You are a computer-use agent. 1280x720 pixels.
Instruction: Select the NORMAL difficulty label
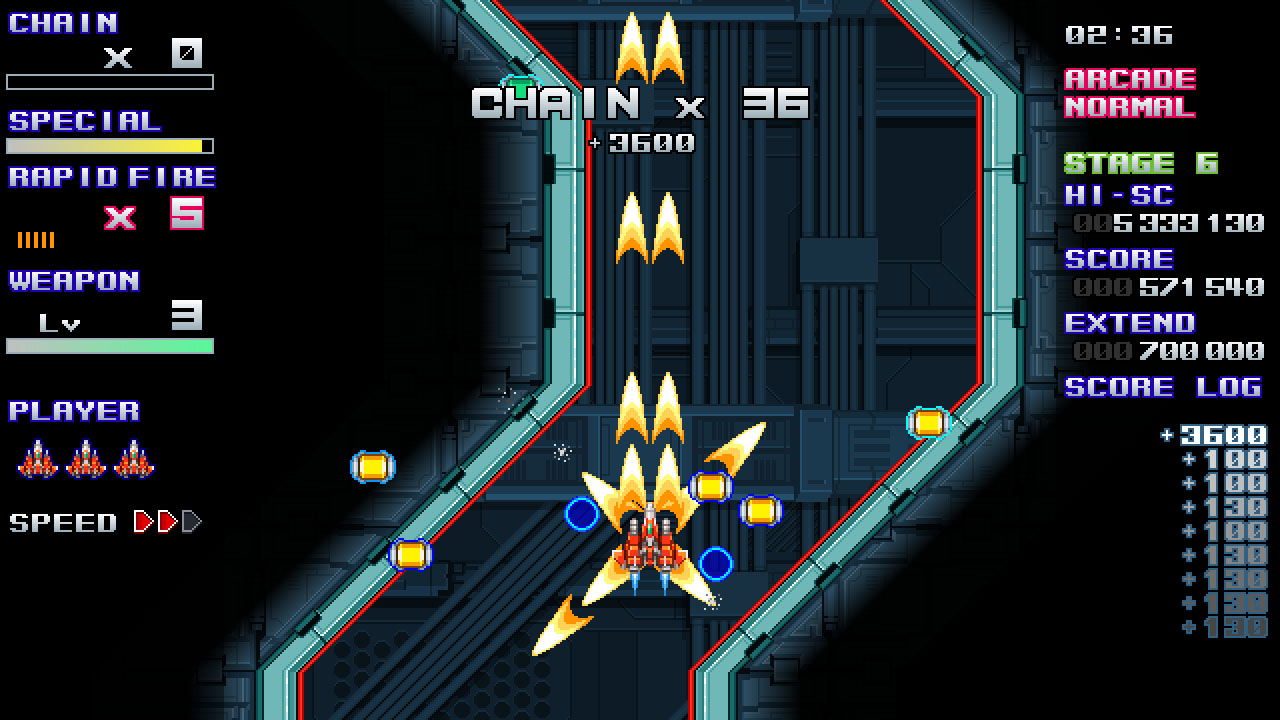click(1130, 105)
